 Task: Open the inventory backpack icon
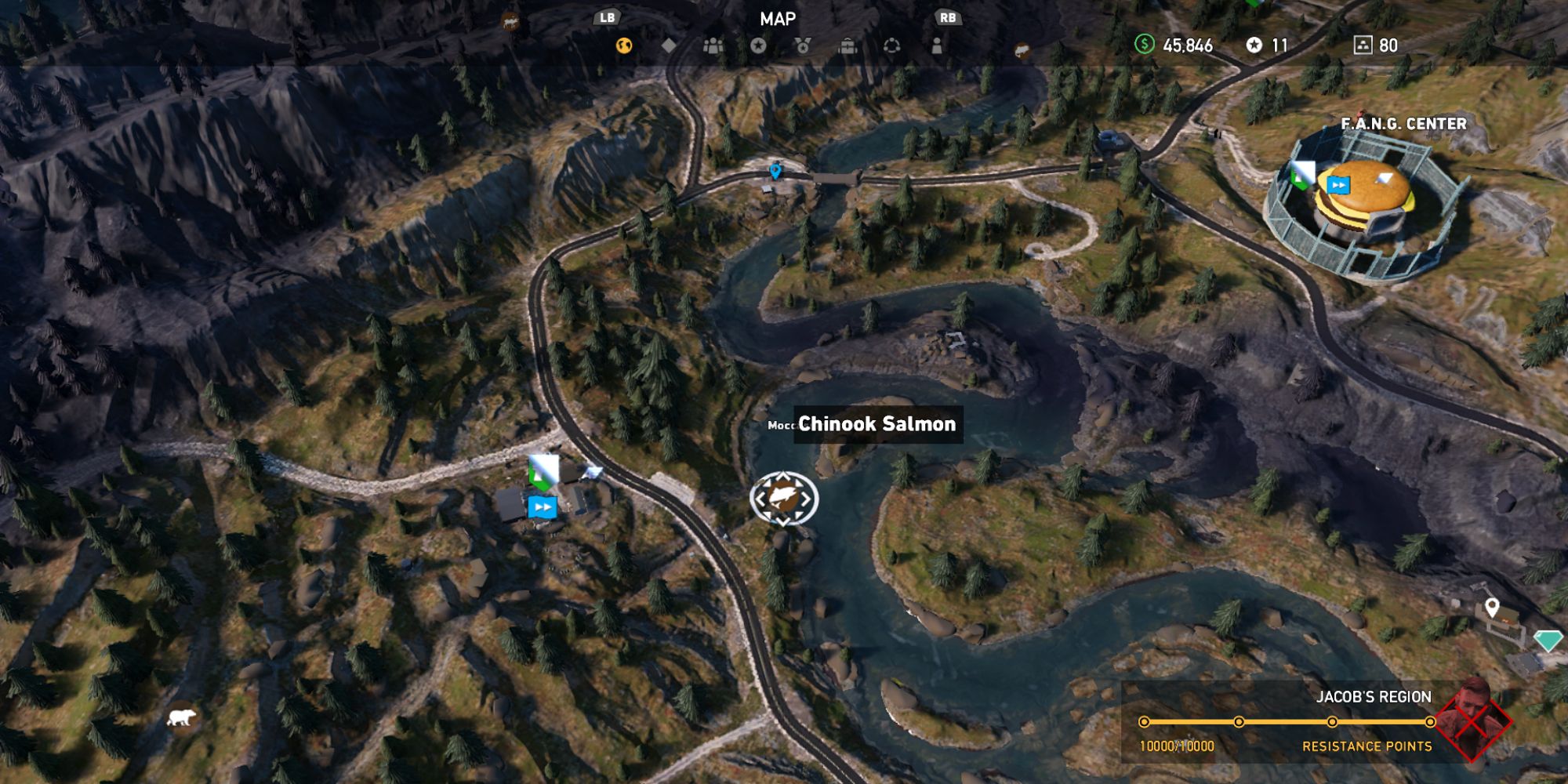pyautogui.click(x=847, y=45)
